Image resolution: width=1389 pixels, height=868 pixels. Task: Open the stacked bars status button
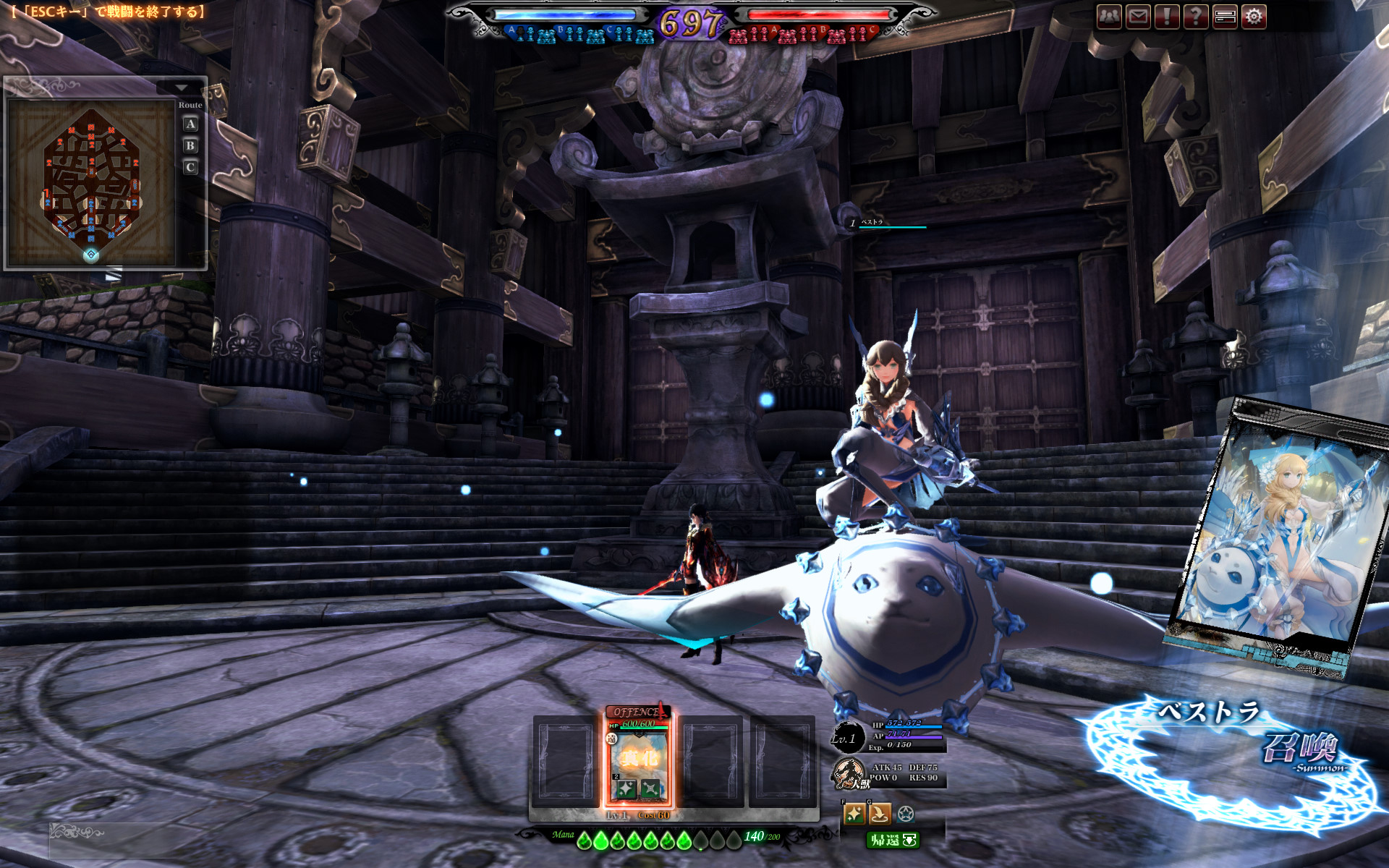[1225, 16]
